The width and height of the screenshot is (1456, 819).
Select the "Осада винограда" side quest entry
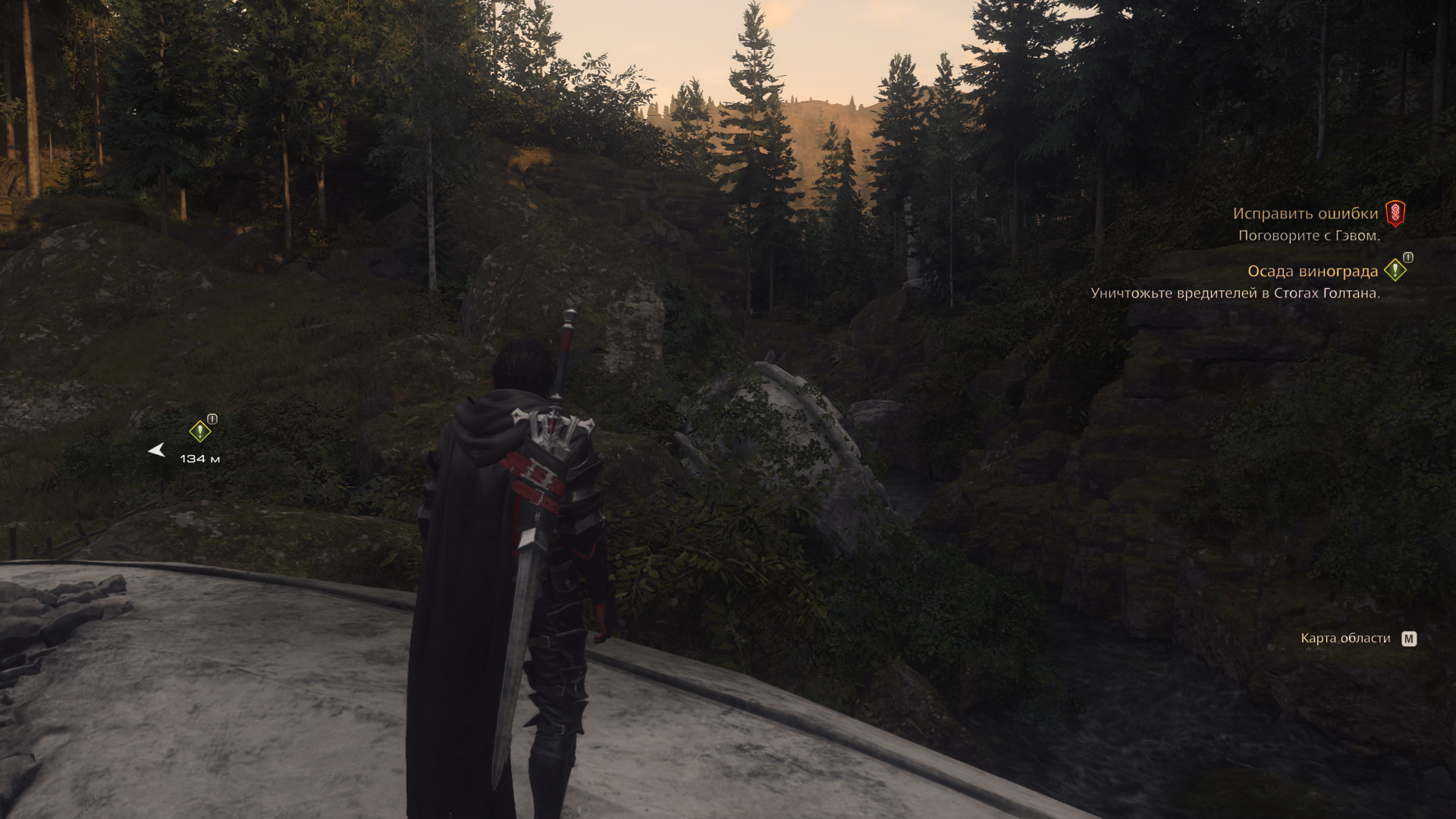tap(1312, 271)
